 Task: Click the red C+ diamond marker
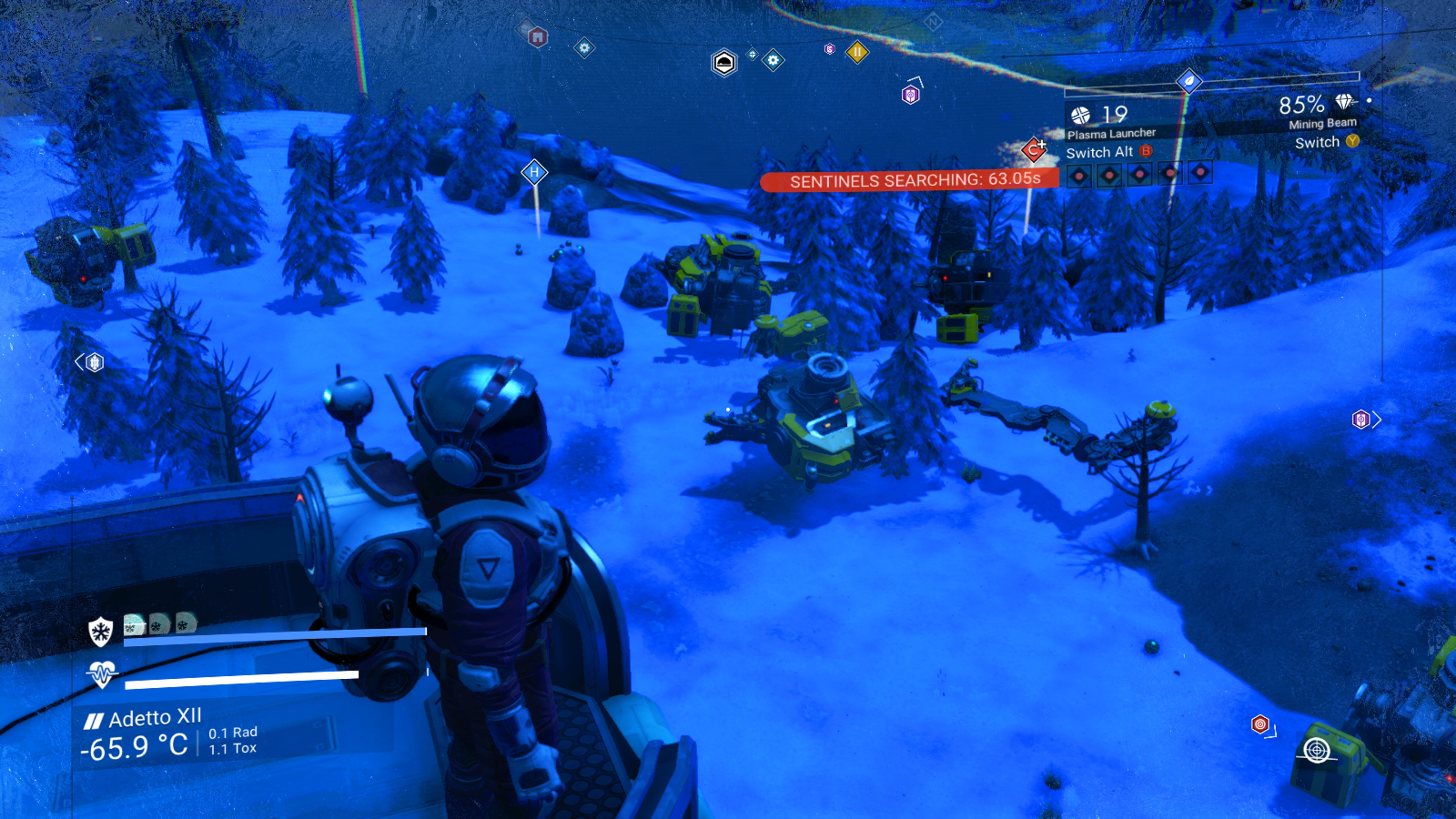point(1034,151)
